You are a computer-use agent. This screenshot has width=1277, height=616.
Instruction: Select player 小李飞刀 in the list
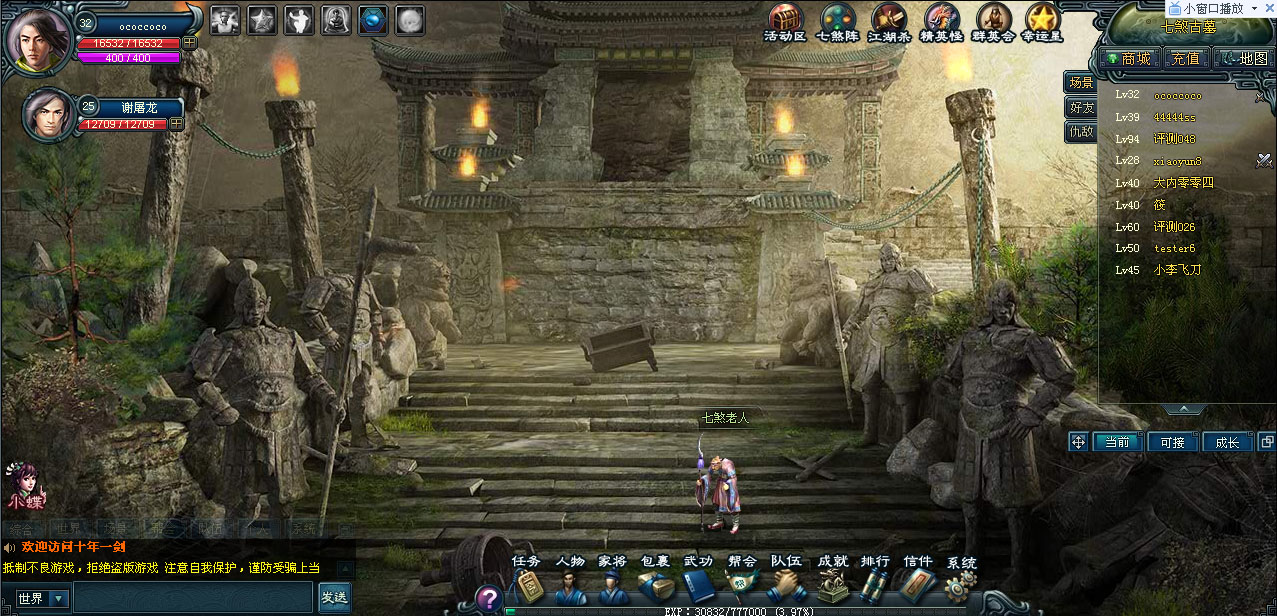coord(1177,270)
